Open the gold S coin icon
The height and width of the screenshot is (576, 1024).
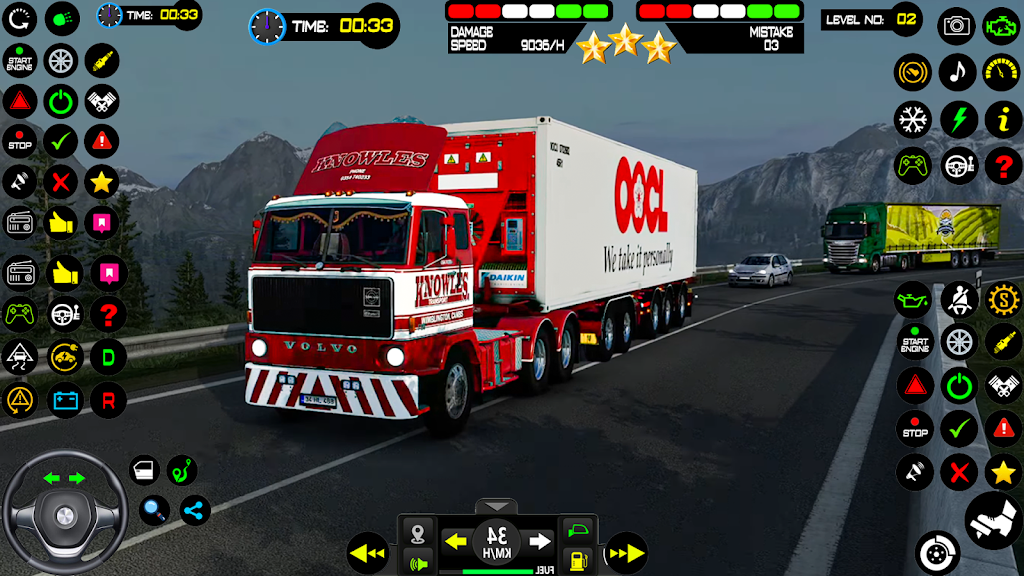[1003, 299]
